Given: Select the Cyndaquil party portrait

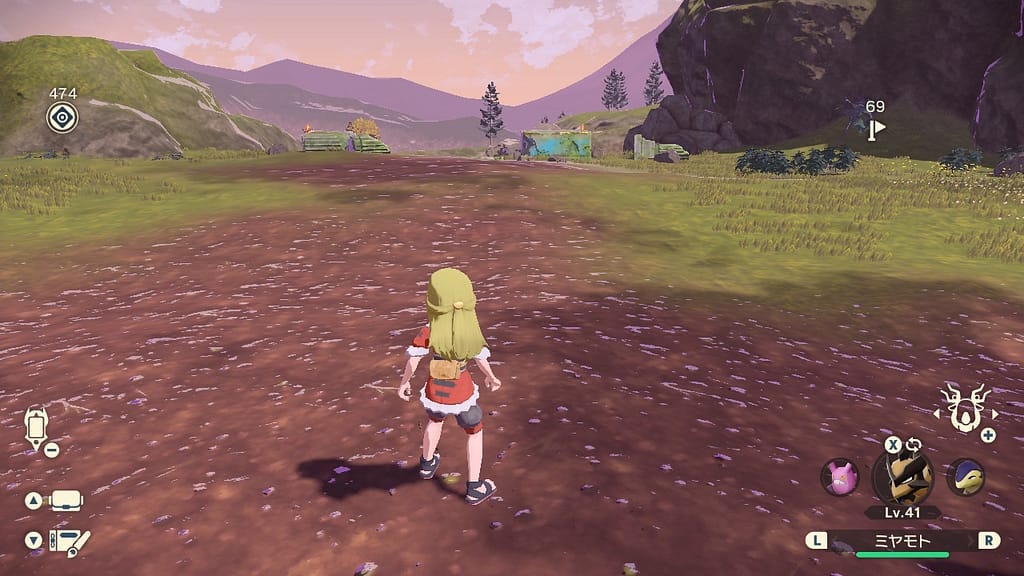Looking at the screenshot, I should (965, 477).
